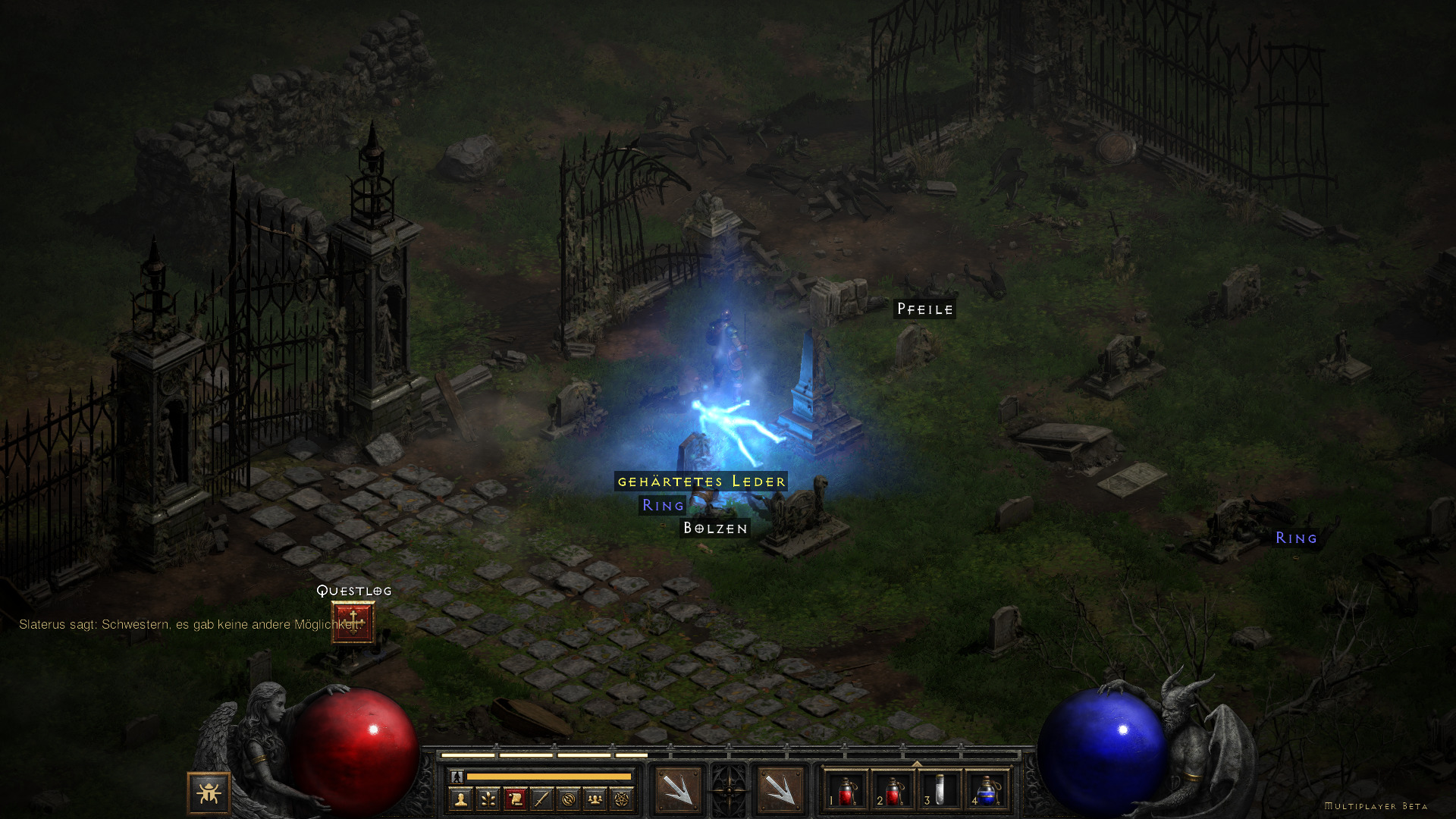This screenshot has height=819, width=1456.
Task: Drink the blue mana potion in slot 4
Action: tap(987, 790)
